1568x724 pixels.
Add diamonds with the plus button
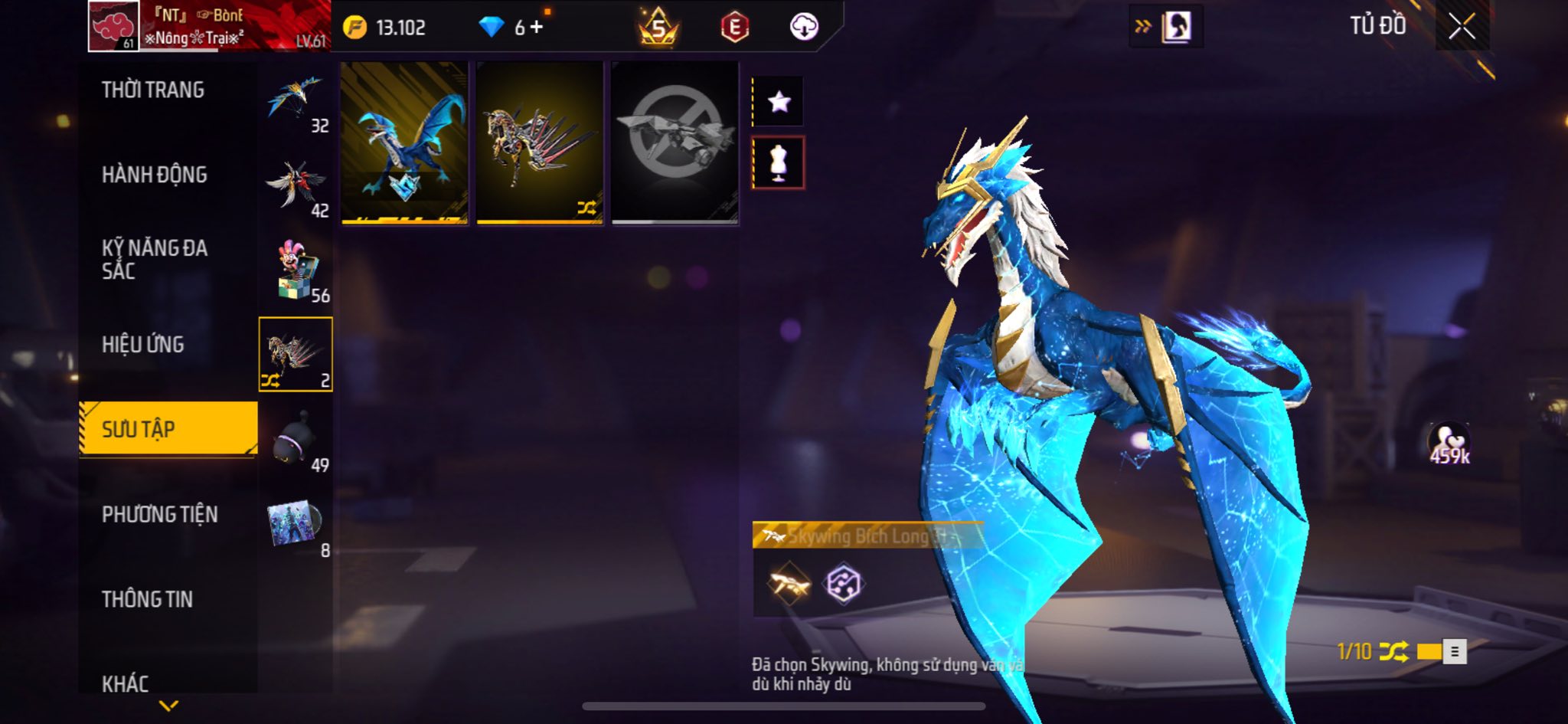537,28
